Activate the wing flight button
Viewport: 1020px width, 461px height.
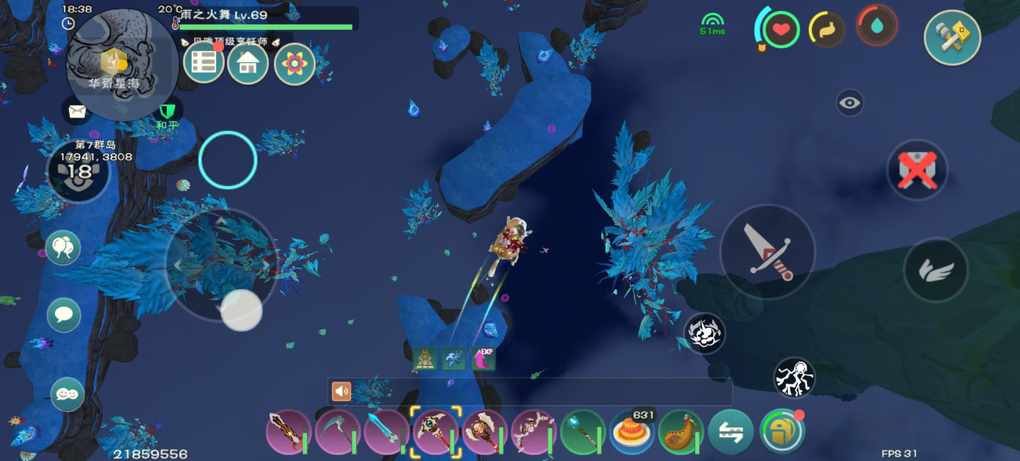click(936, 269)
